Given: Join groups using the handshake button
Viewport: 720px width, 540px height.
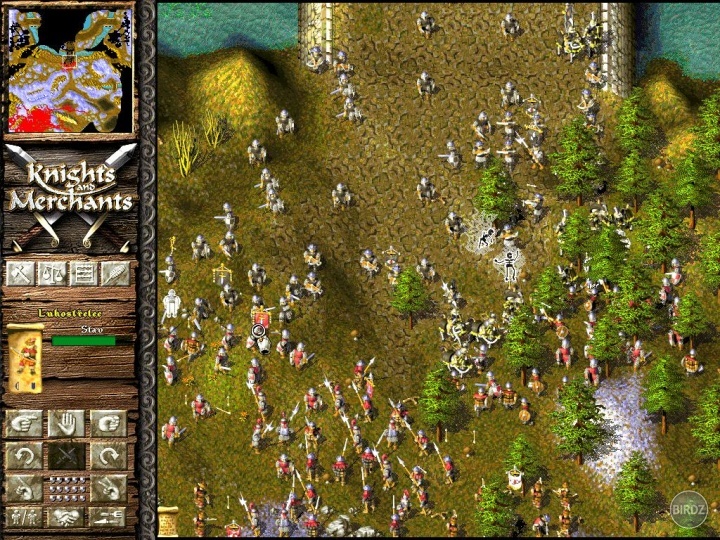Looking at the screenshot, I should click(66, 518).
